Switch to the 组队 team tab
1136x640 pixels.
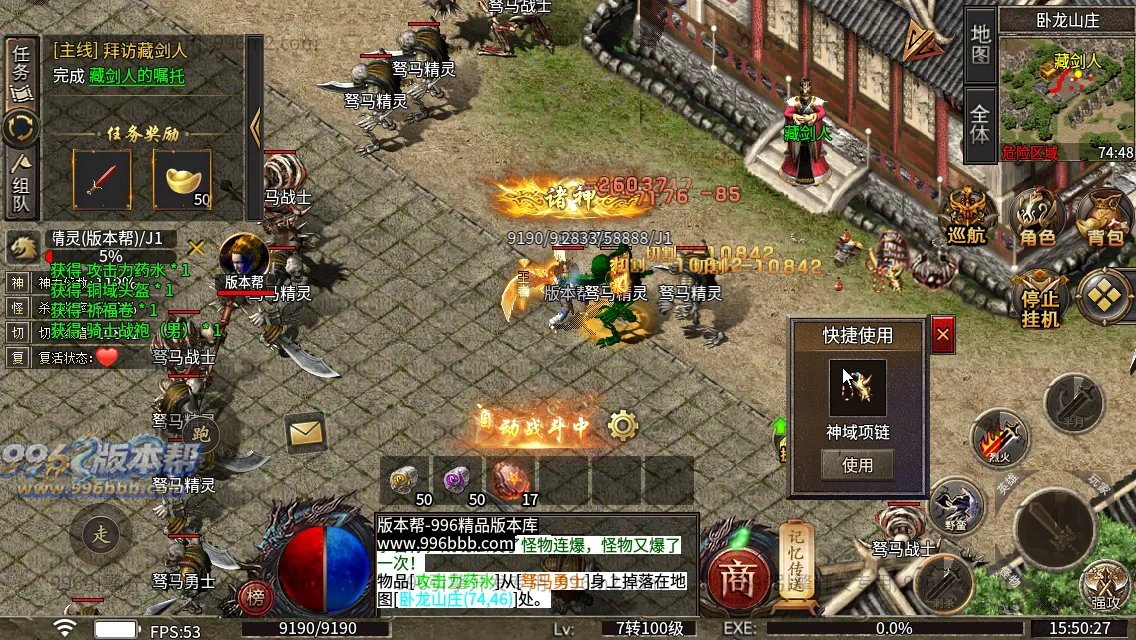[x=21, y=185]
